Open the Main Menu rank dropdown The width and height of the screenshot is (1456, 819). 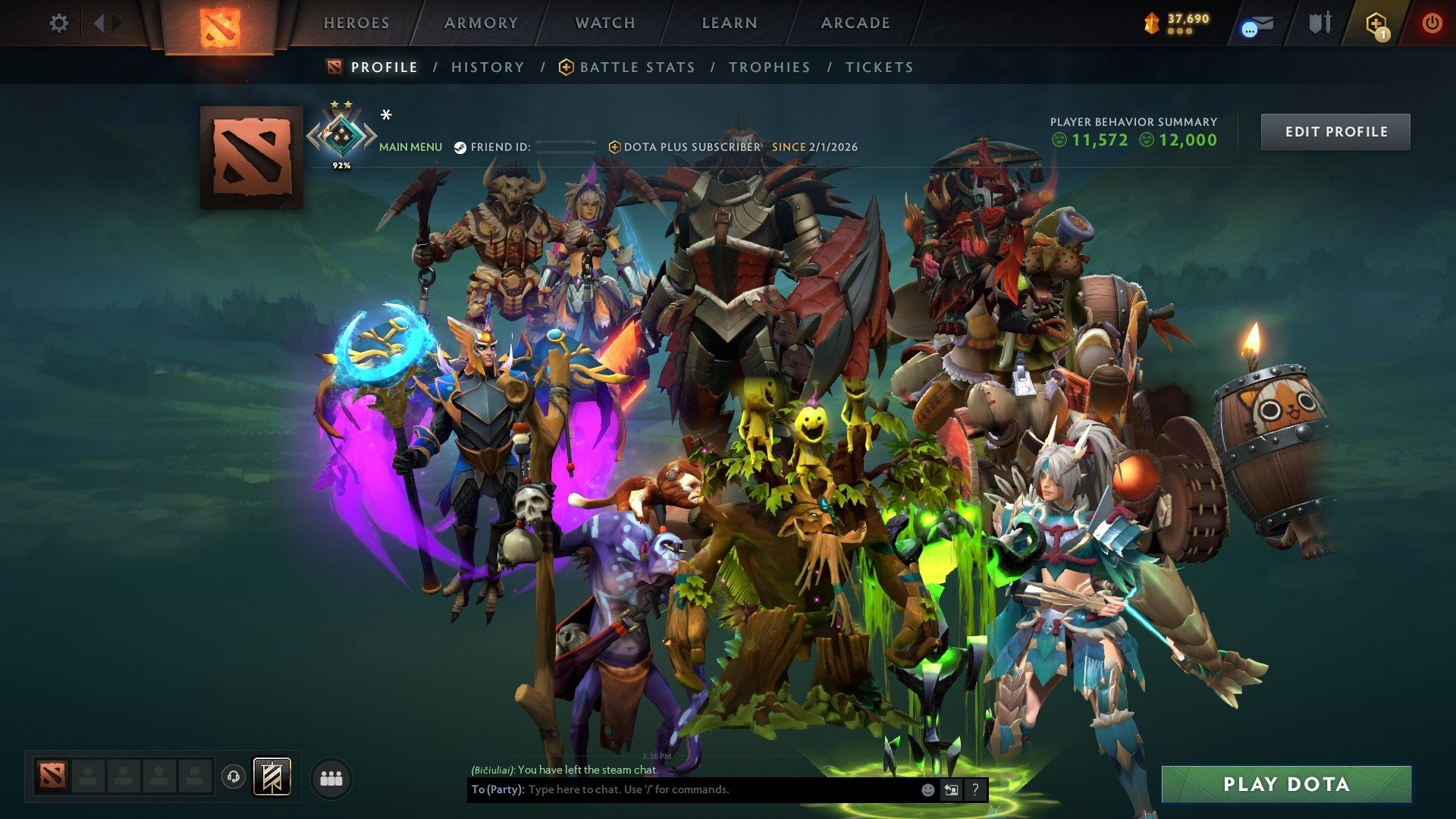[409, 146]
